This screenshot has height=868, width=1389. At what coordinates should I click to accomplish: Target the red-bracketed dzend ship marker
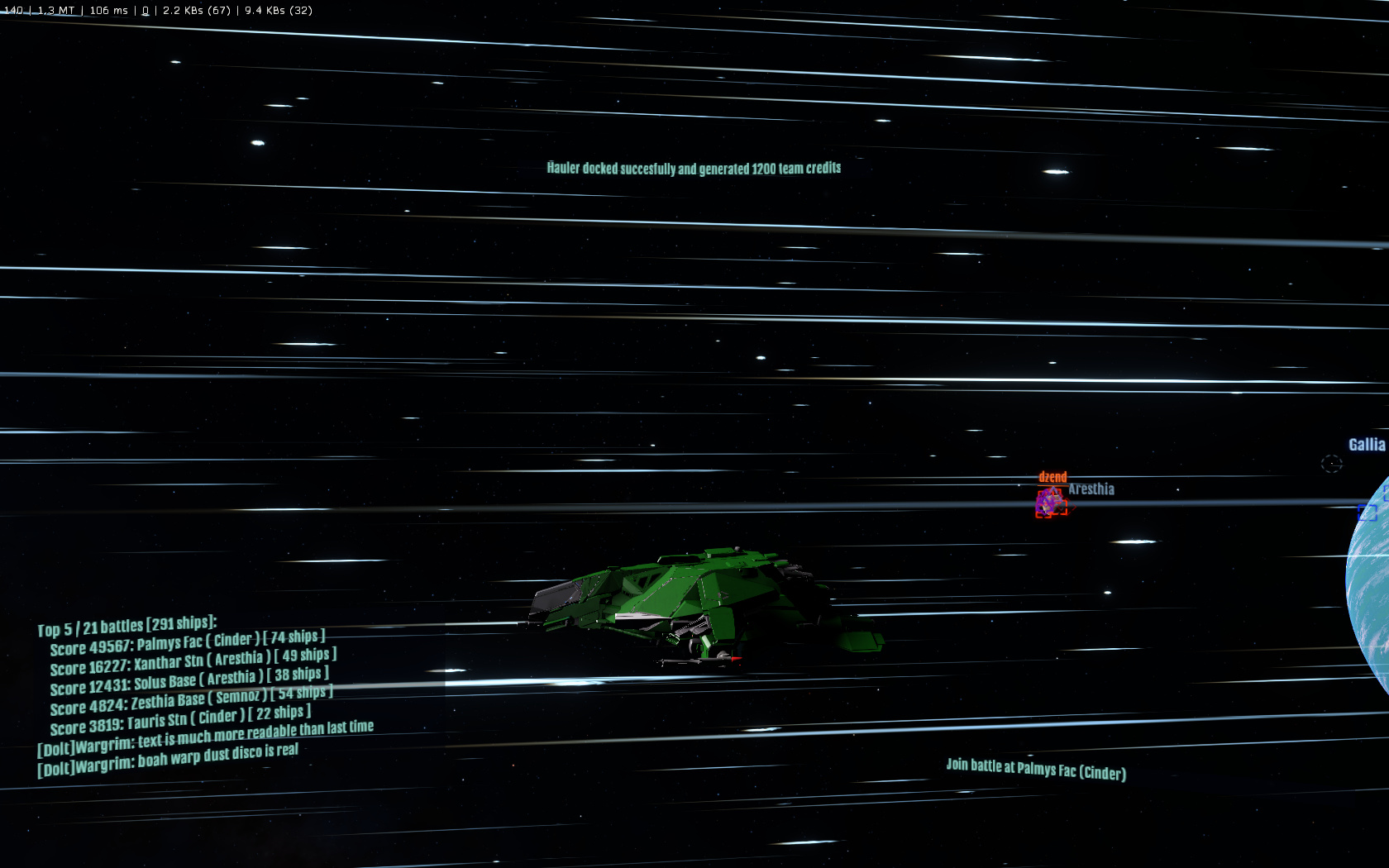1051,502
